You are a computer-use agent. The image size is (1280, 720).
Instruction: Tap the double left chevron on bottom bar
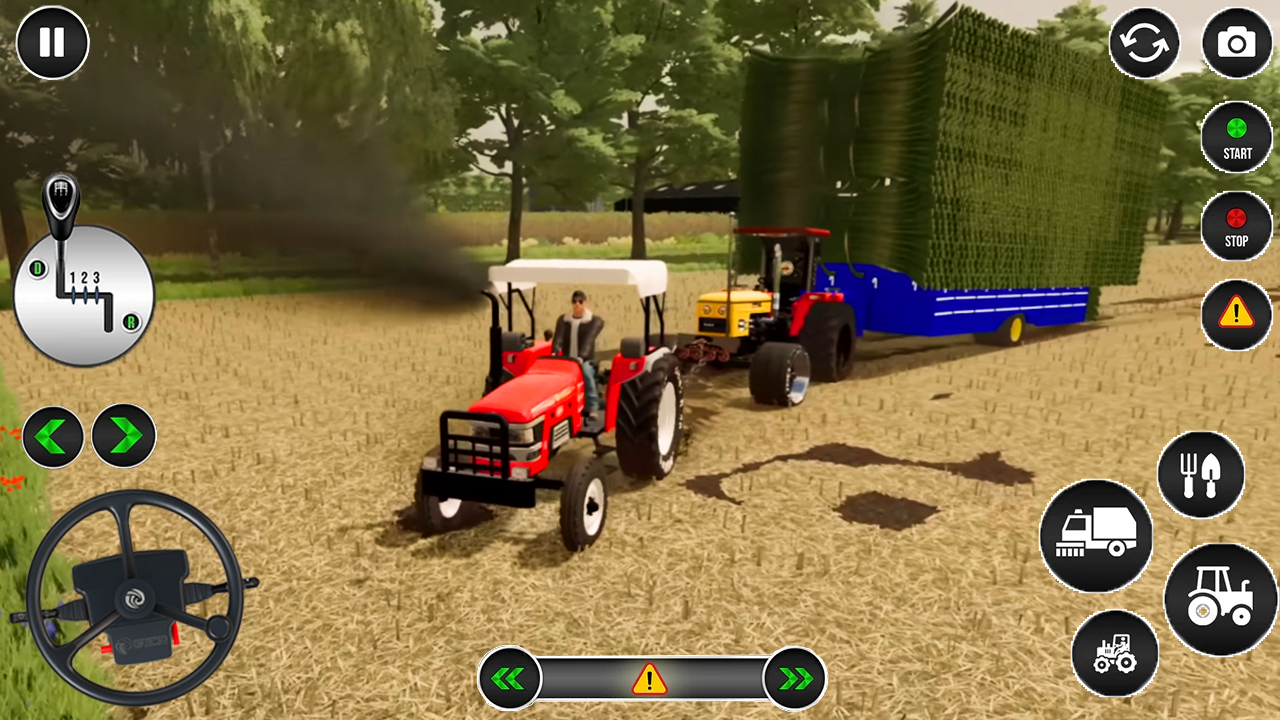(x=510, y=678)
